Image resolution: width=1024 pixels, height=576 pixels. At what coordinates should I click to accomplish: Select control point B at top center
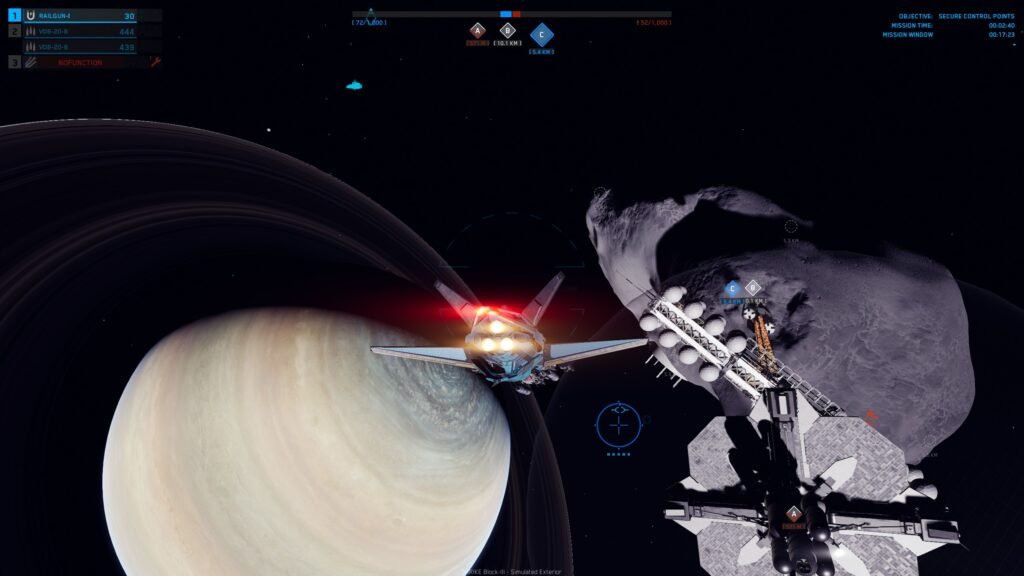click(506, 31)
